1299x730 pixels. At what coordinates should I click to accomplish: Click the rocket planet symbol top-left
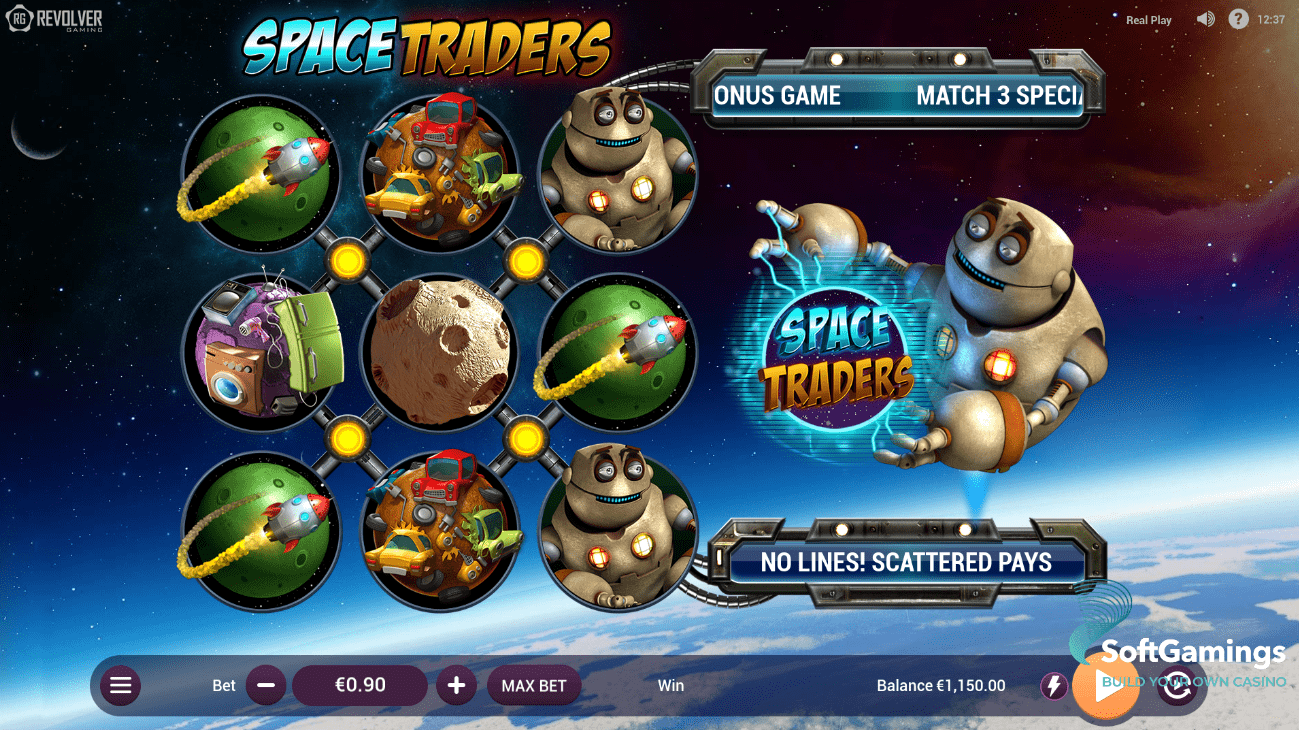pyautogui.click(x=259, y=175)
